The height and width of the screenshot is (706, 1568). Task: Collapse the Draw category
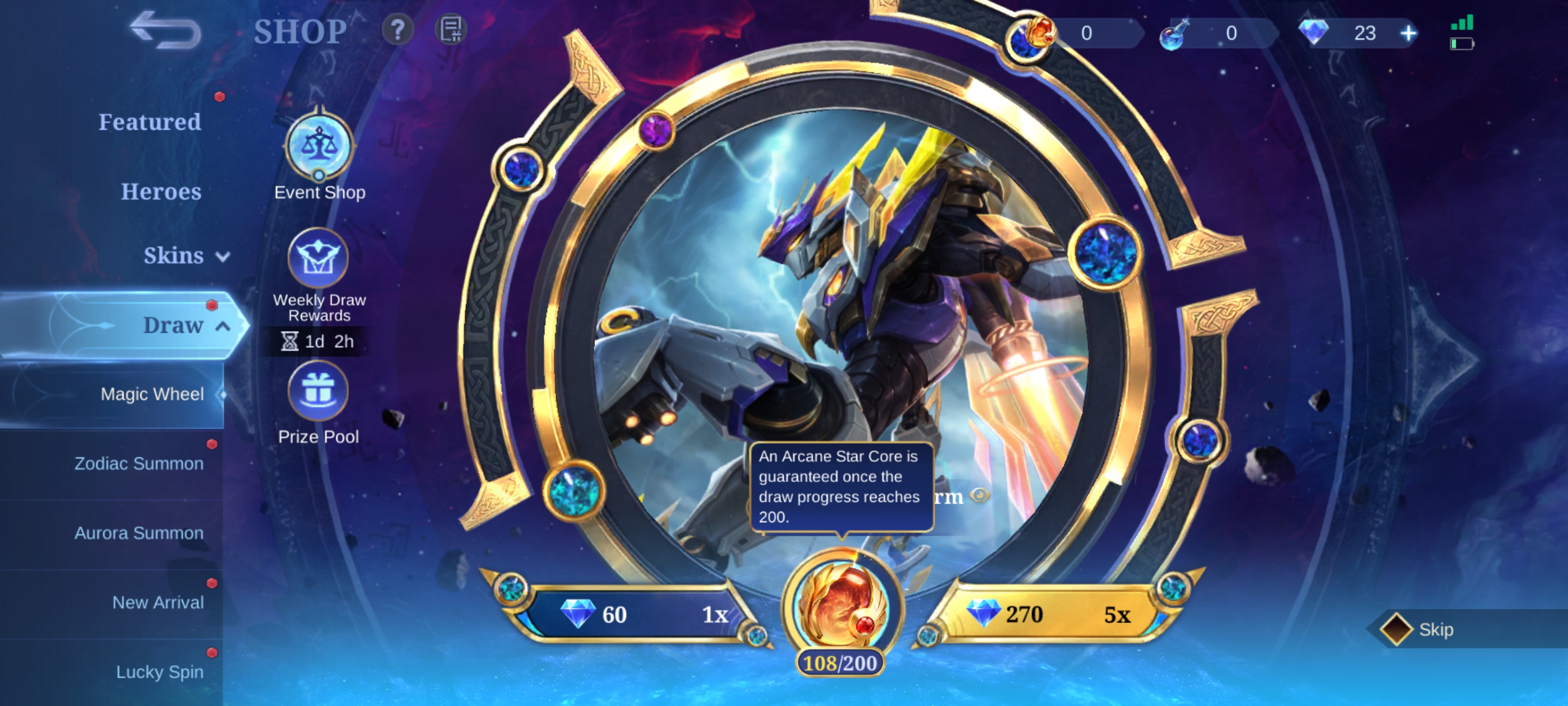[186, 326]
